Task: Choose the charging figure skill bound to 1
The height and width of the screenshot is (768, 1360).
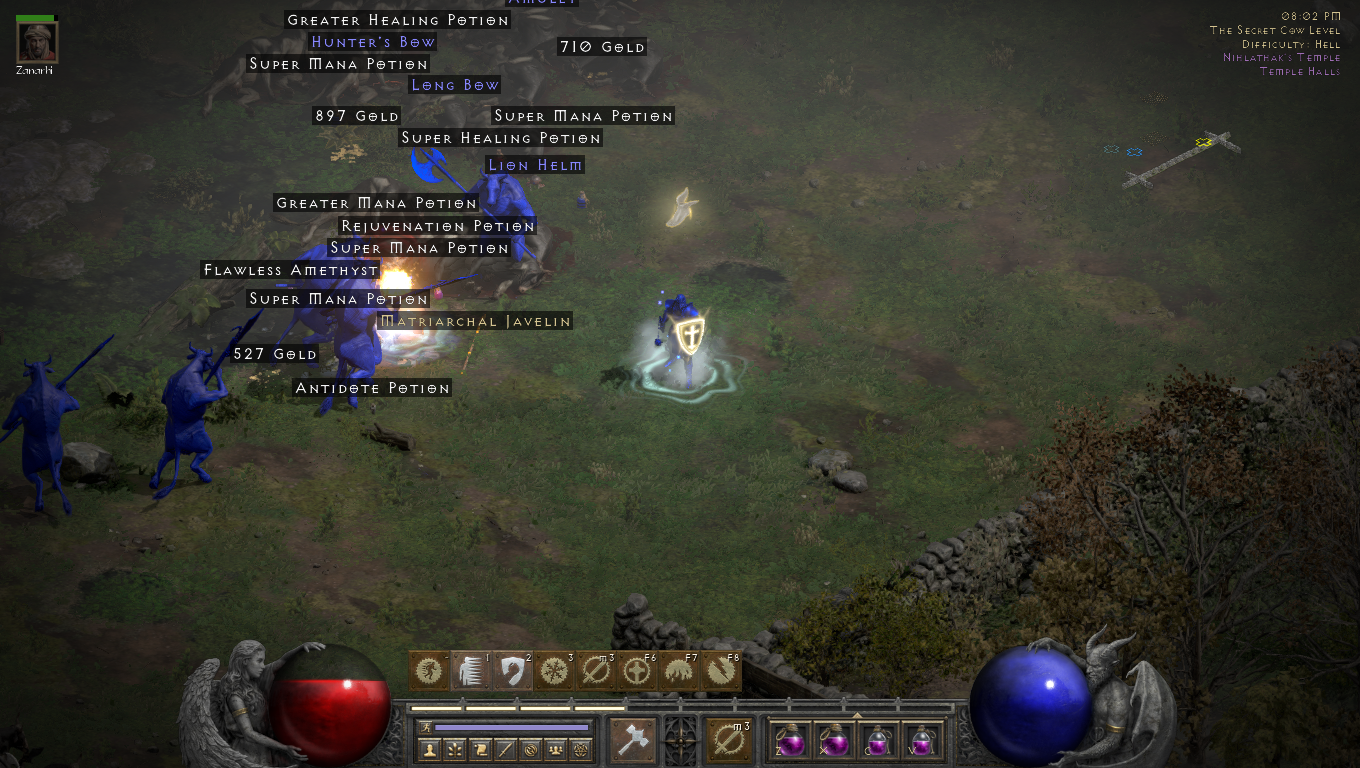Action: 471,671
